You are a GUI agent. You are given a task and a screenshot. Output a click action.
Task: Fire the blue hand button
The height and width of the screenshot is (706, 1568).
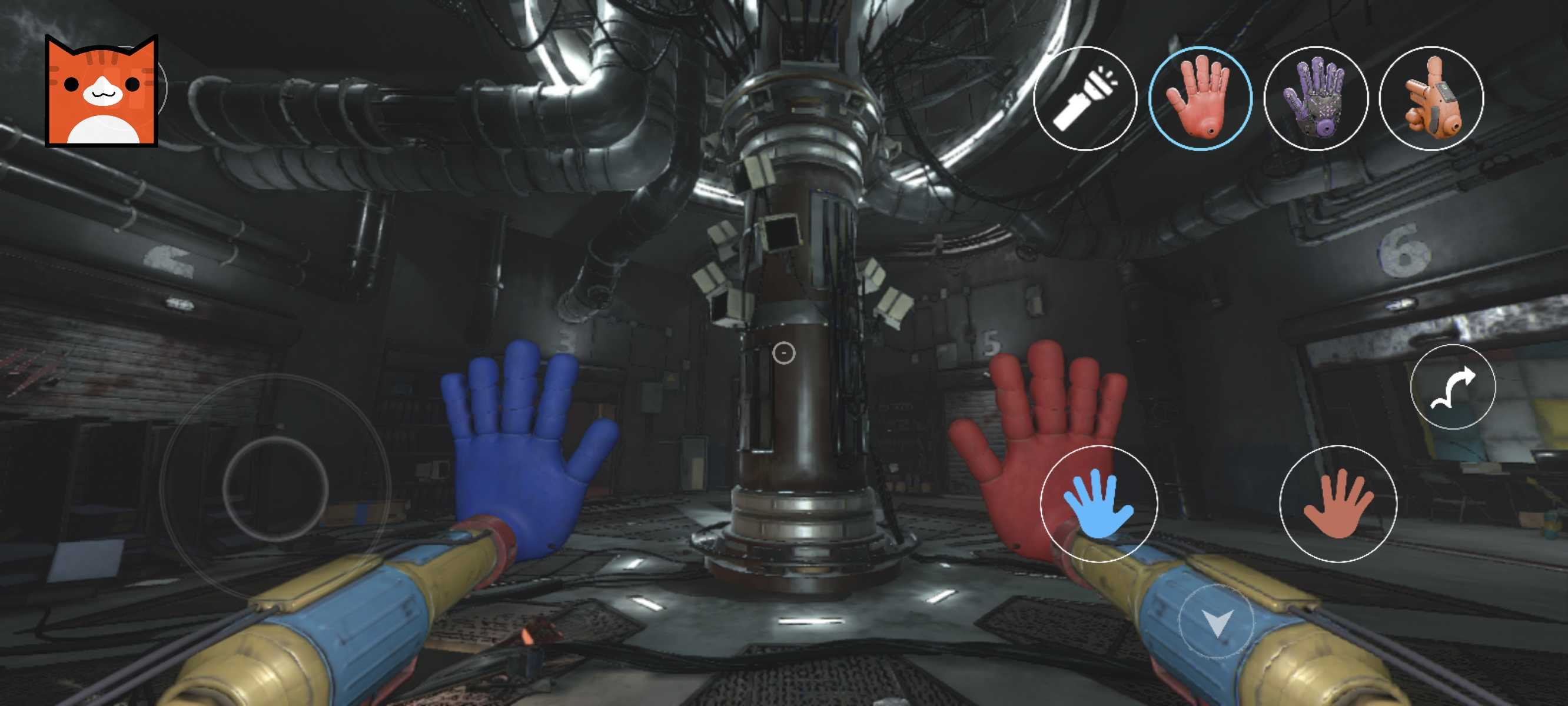1099,504
